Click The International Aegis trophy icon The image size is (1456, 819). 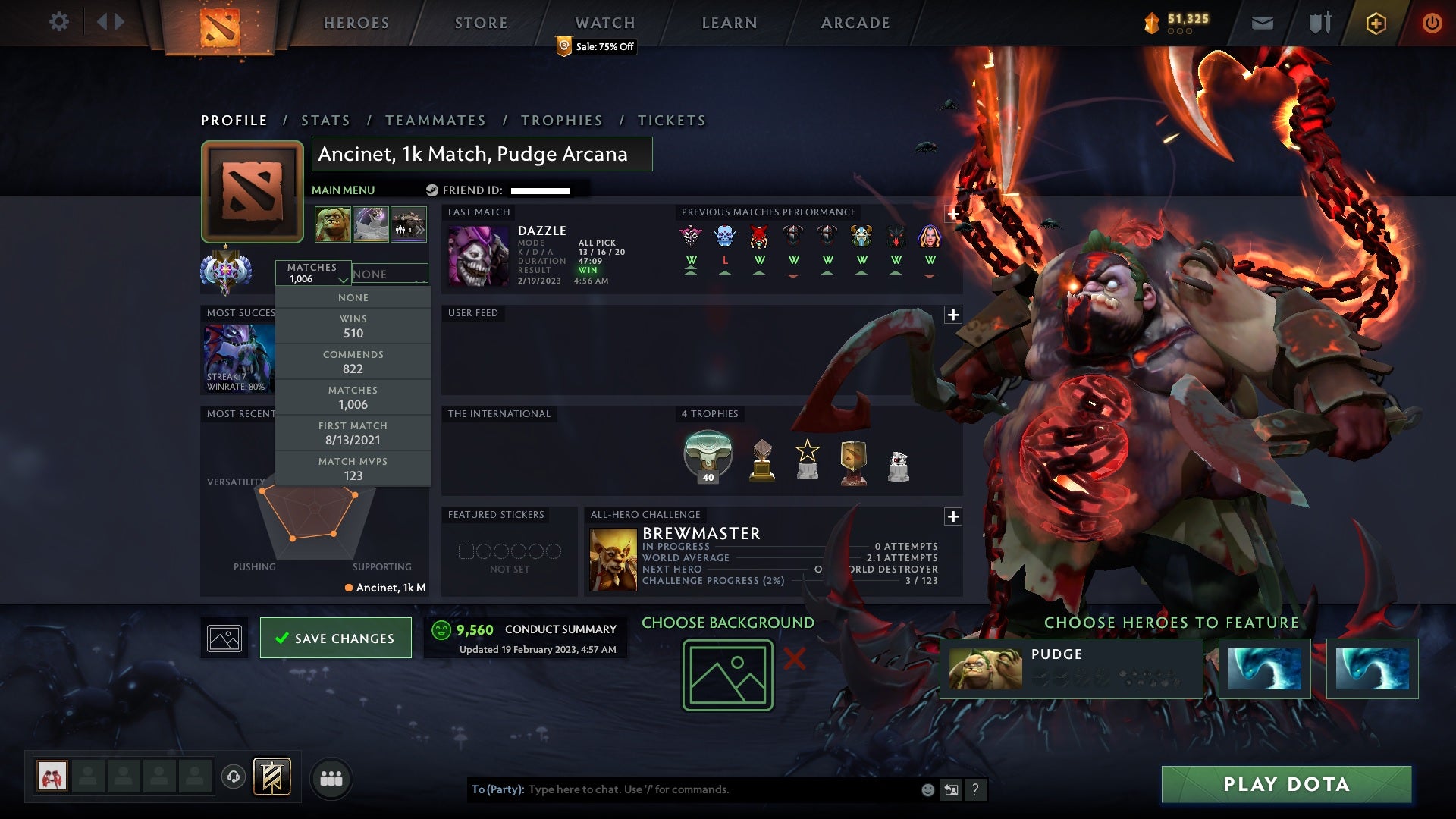tap(708, 453)
